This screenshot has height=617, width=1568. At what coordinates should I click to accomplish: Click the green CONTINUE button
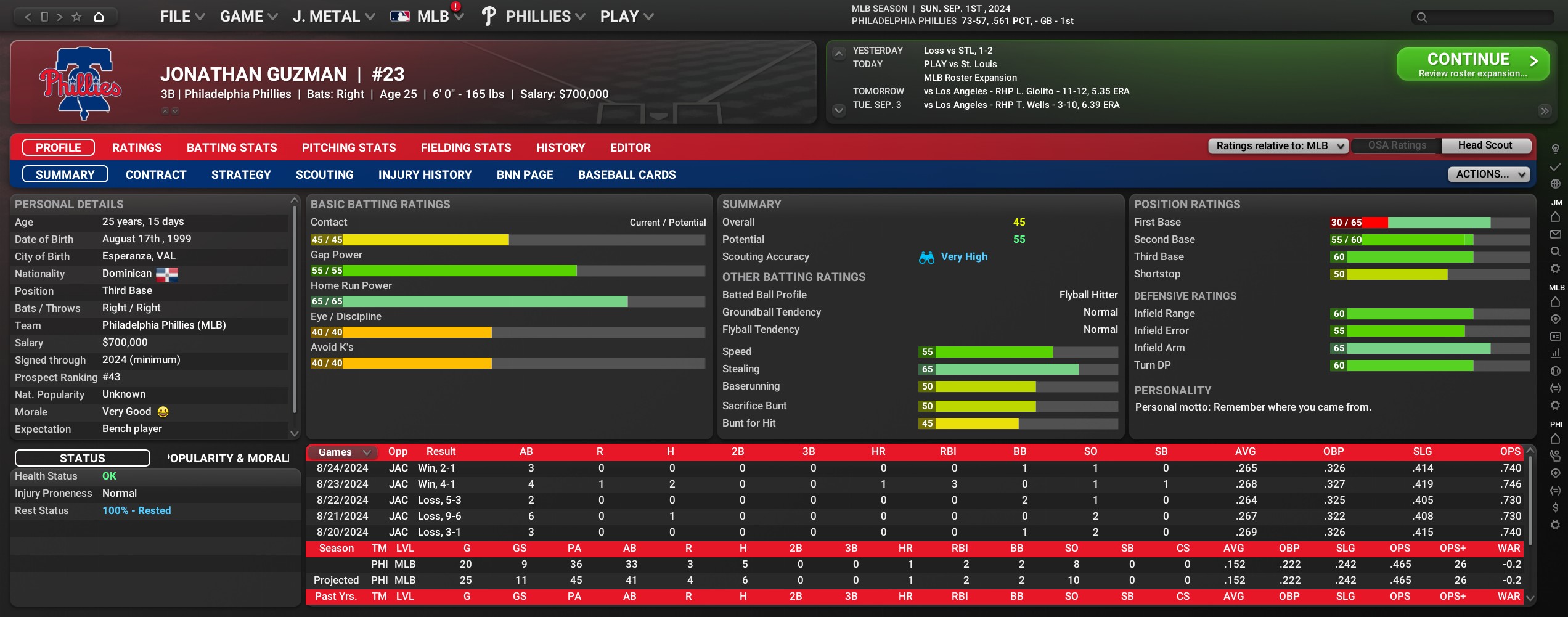(1472, 64)
